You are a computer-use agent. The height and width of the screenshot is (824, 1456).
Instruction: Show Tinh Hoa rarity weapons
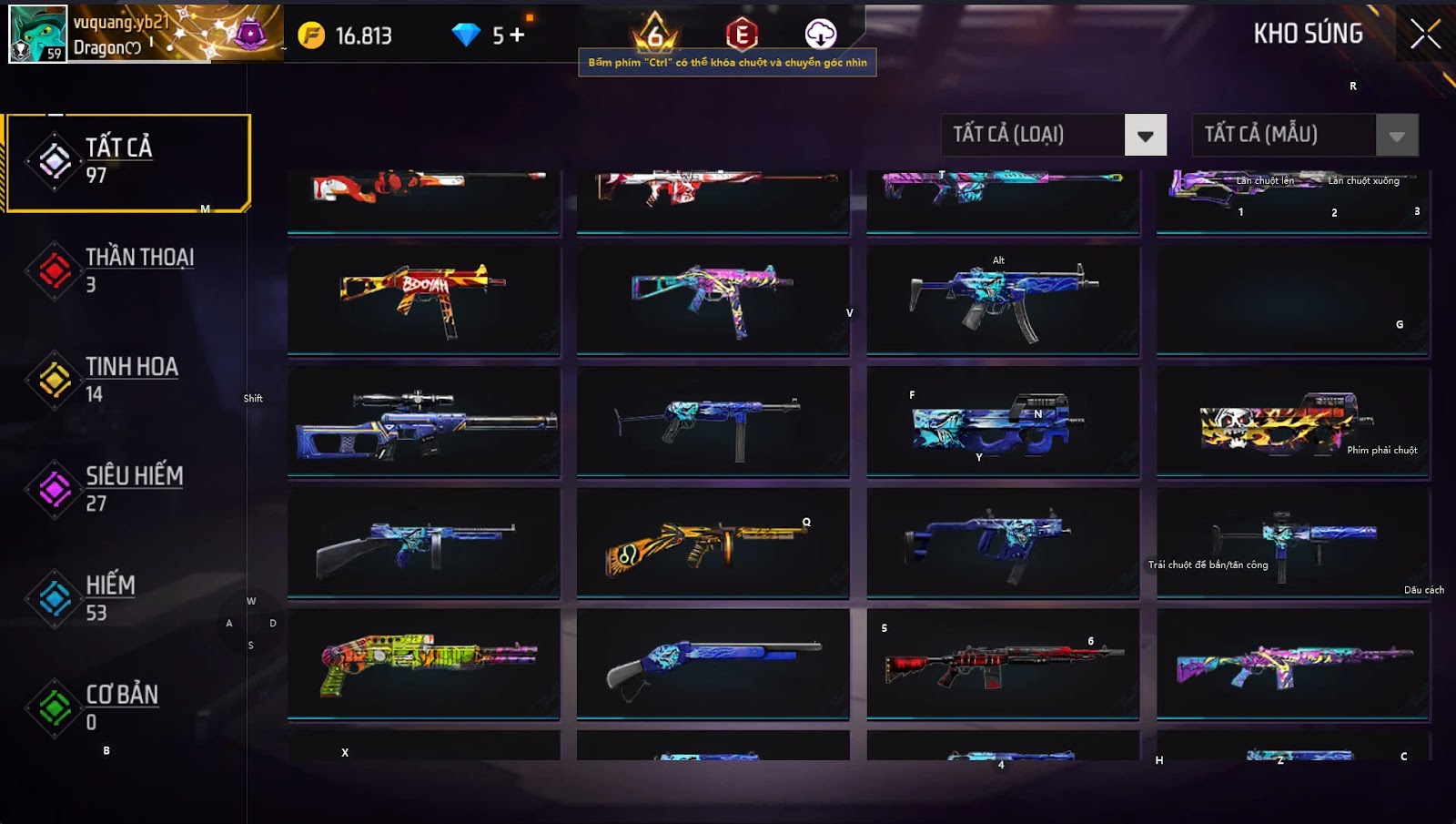[x=128, y=380]
